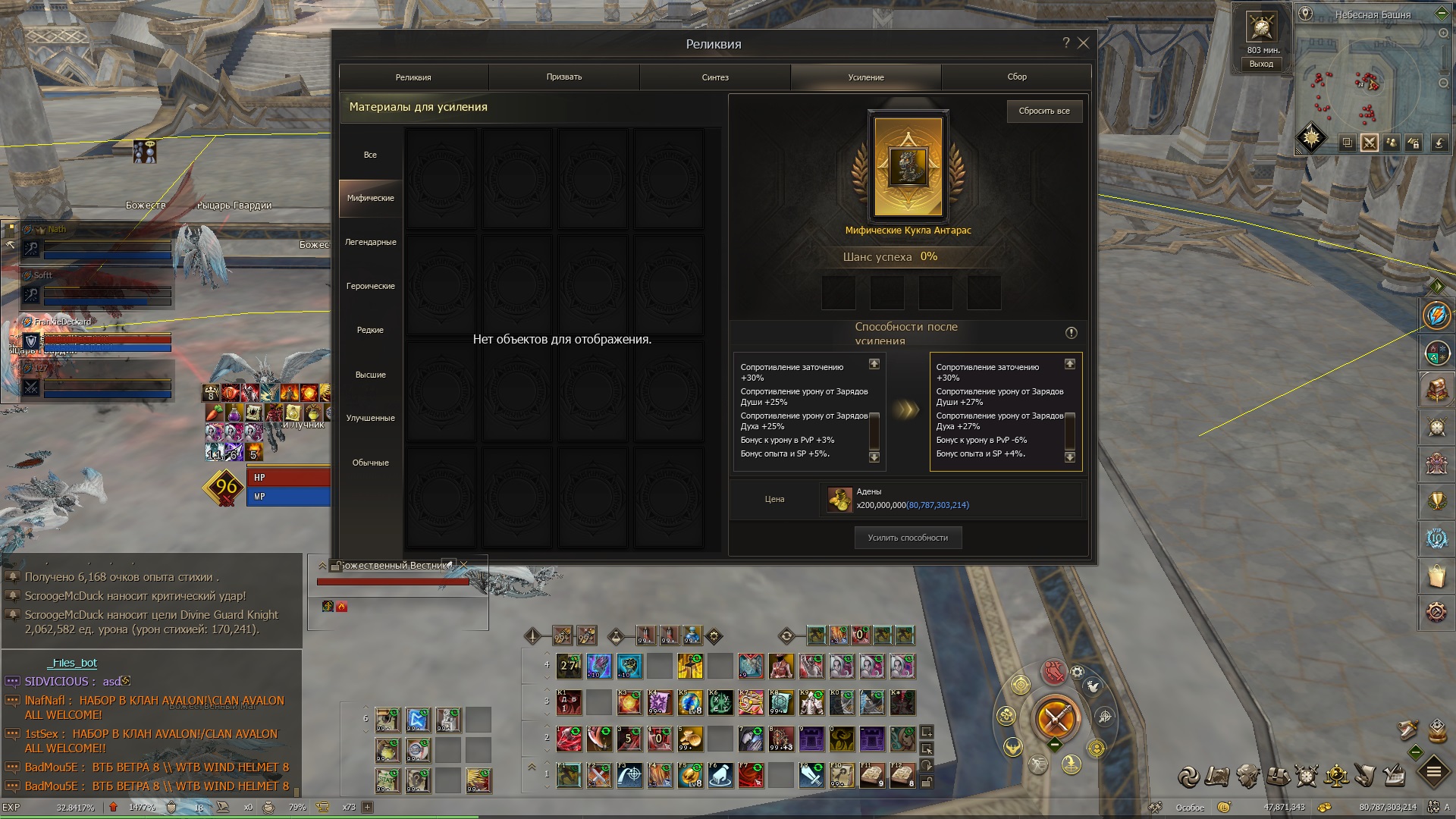Open the Сбор tab
1456x819 pixels.
click(x=1017, y=77)
